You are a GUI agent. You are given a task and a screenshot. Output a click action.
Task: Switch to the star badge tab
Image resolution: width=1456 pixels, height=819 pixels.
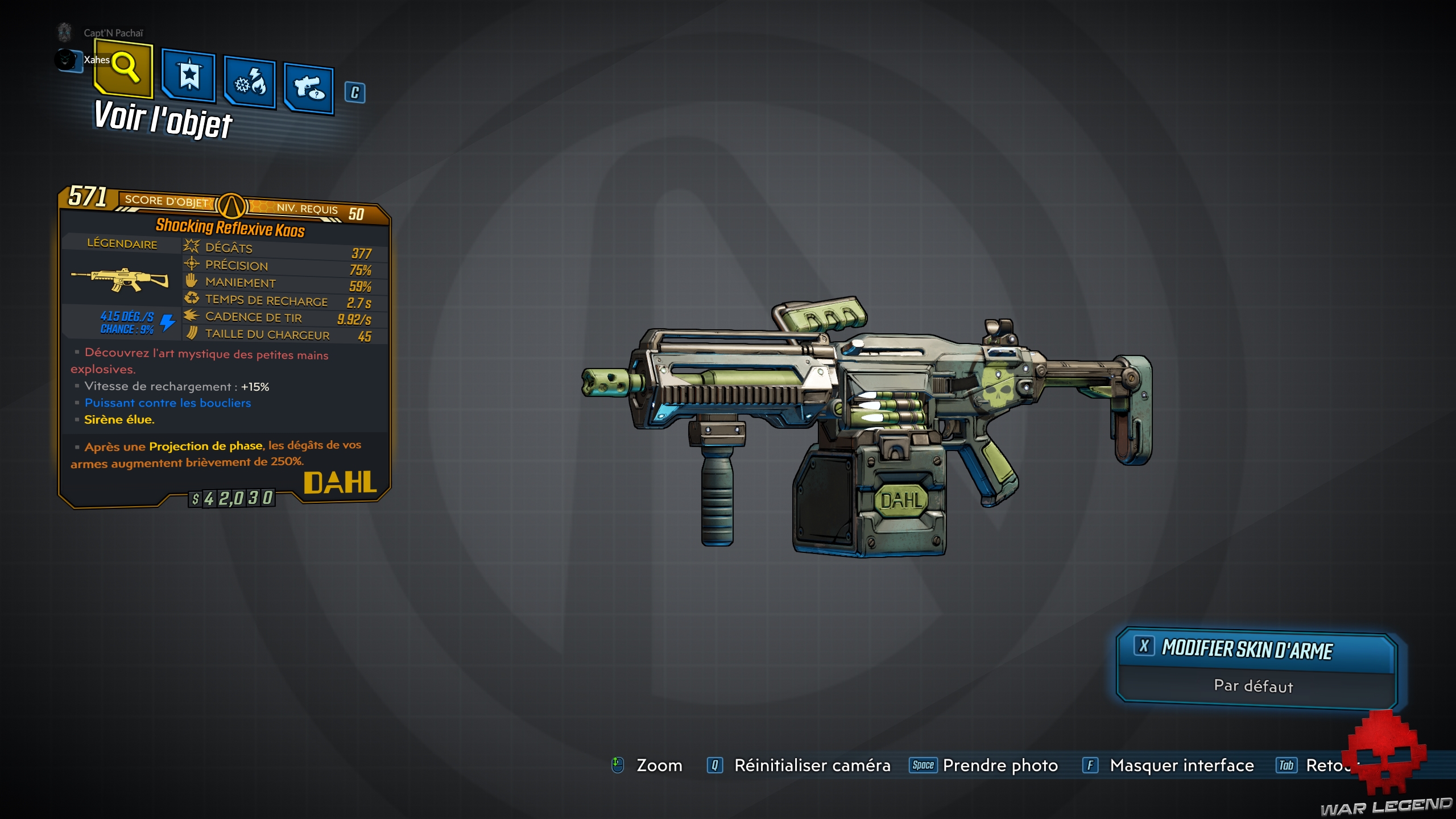tap(189, 75)
